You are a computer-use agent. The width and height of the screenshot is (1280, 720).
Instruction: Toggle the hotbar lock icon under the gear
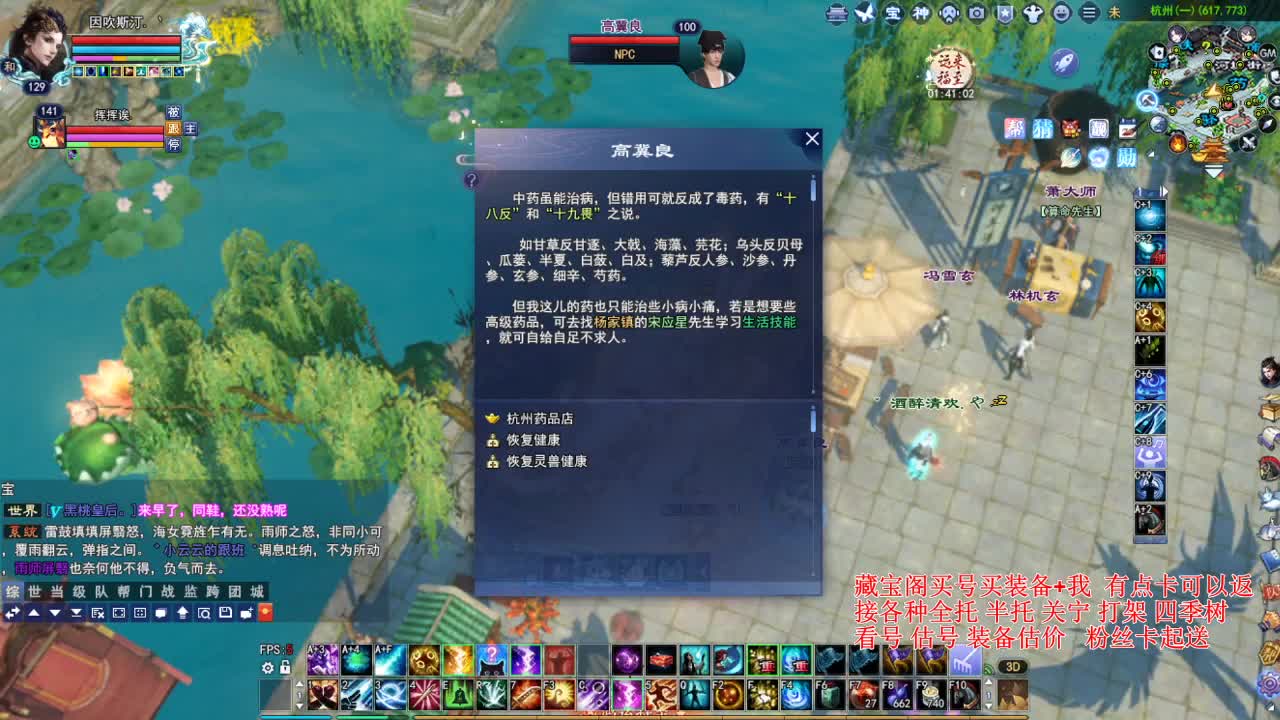click(285, 667)
